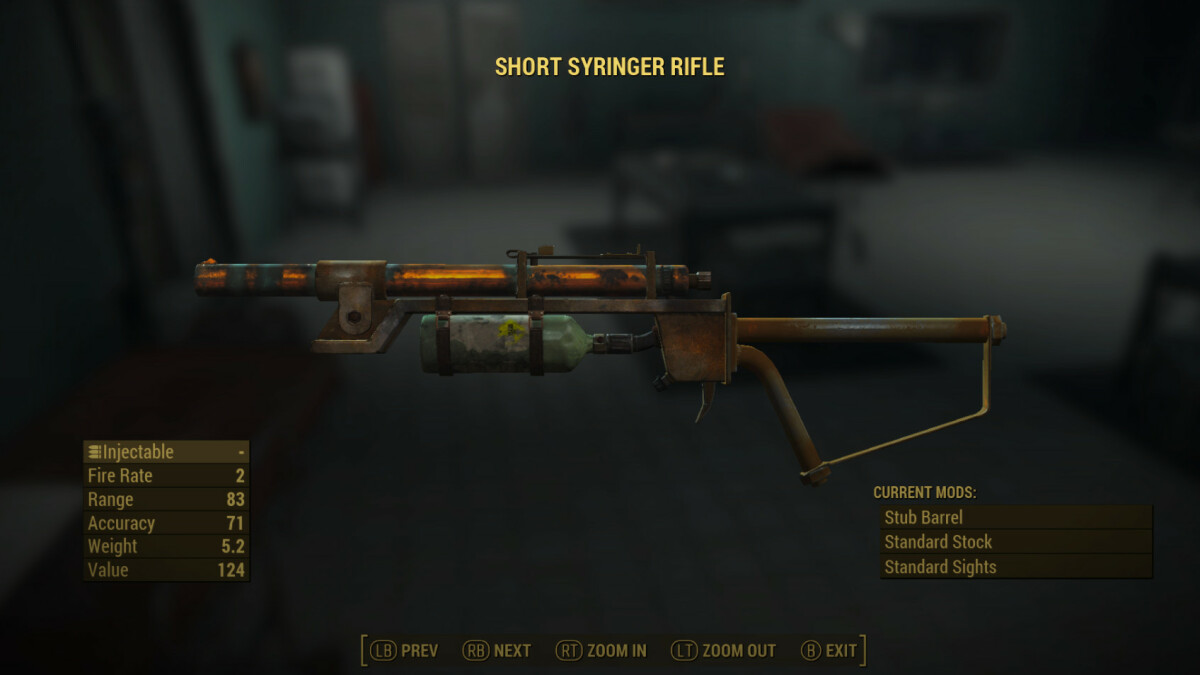
Task: Choose the Standard Stock mod entry
Action: (x=1014, y=542)
